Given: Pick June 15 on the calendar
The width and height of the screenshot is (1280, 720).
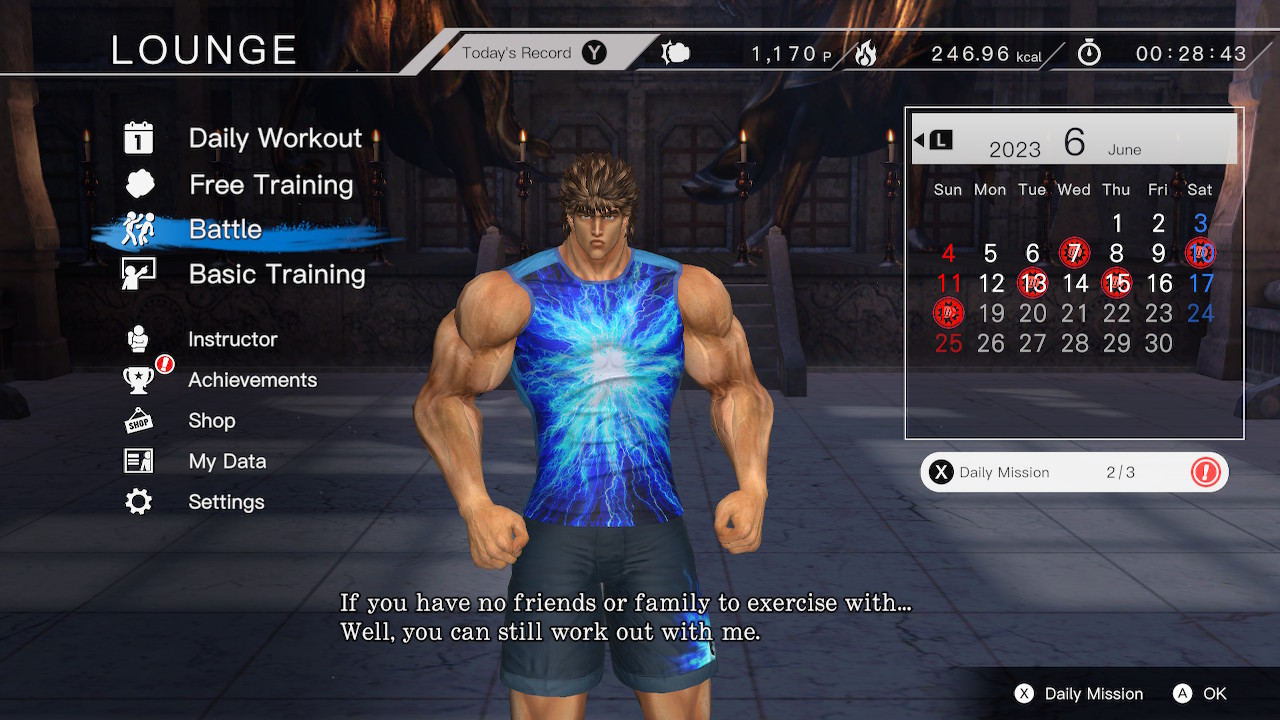Looking at the screenshot, I should point(1116,283).
